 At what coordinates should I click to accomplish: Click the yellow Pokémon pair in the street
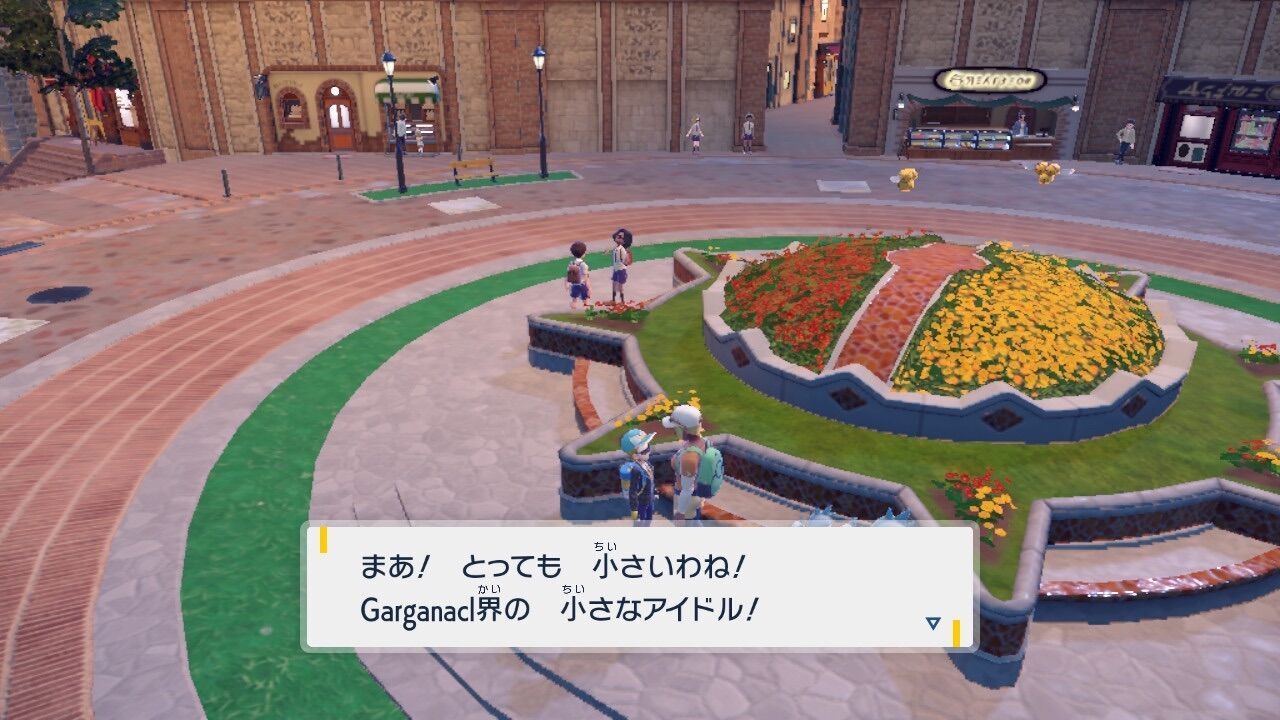pos(1047,170)
